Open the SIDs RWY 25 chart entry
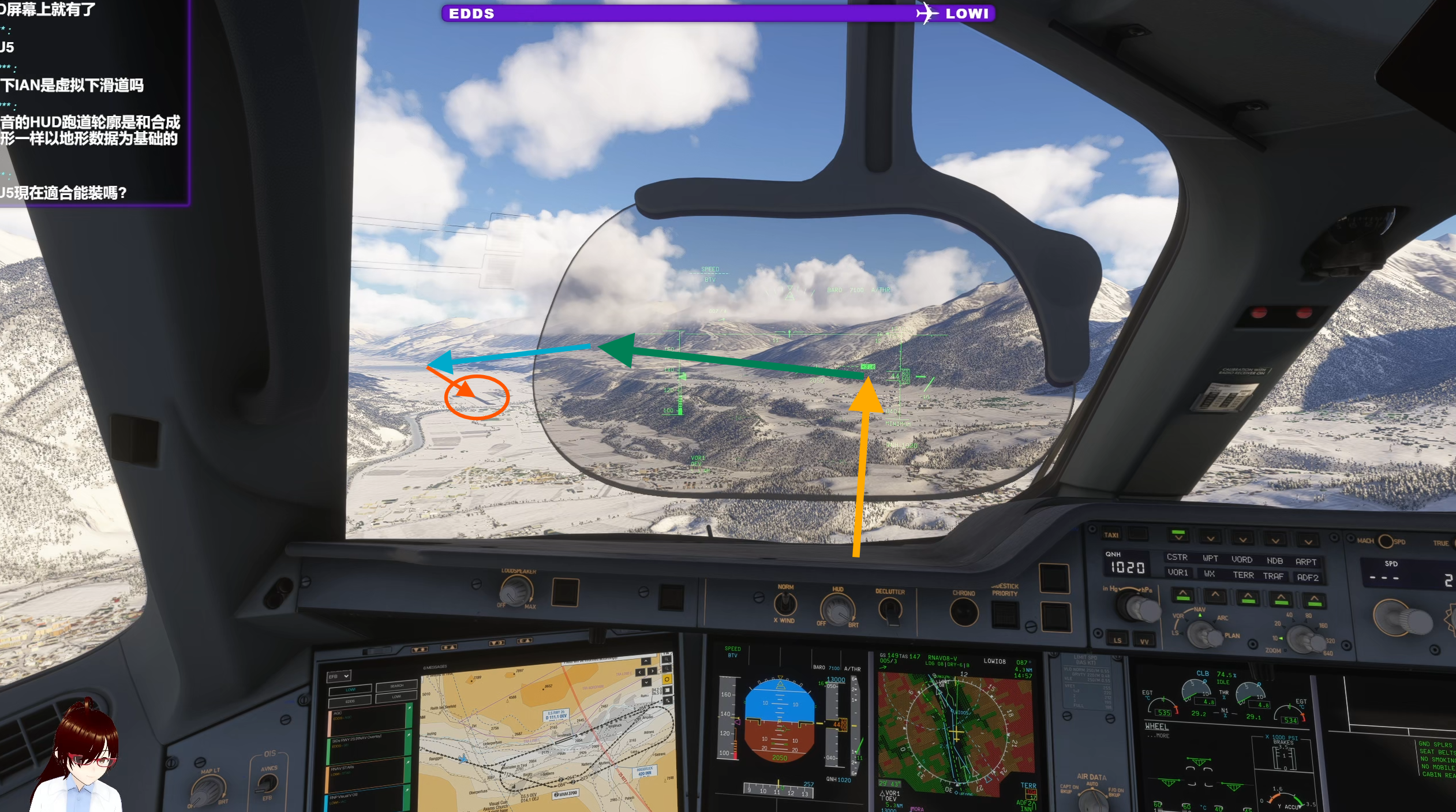The width and height of the screenshot is (1456, 812). click(366, 743)
